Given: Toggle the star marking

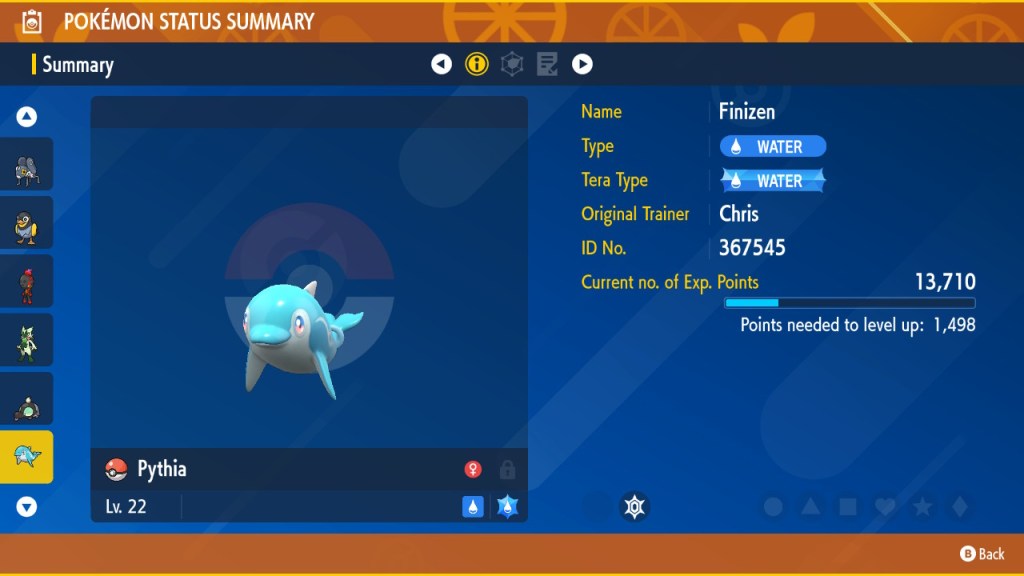Looking at the screenshot, I should click(x=922, y=507).
